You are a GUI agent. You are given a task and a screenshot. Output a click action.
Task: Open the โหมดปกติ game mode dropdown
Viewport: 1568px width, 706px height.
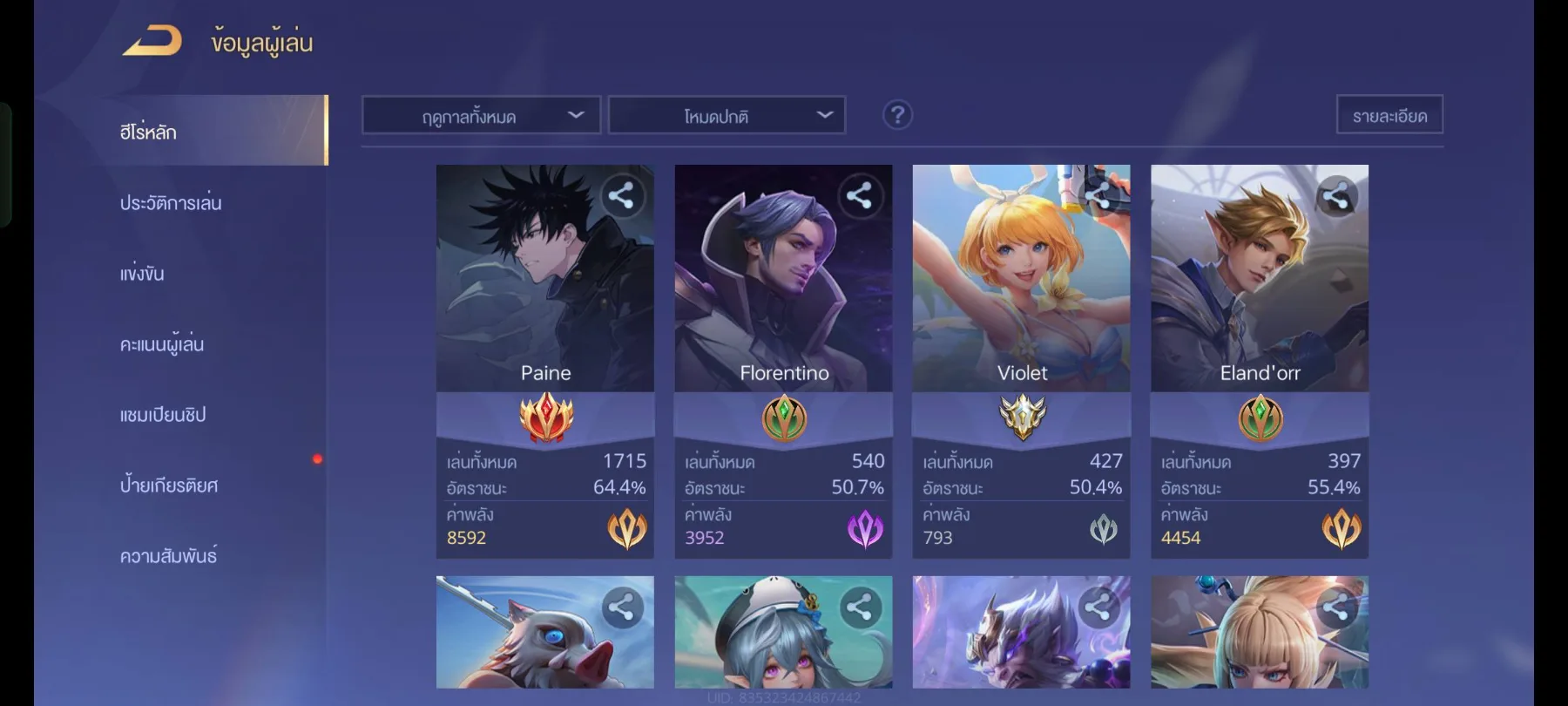pos(727,114)
